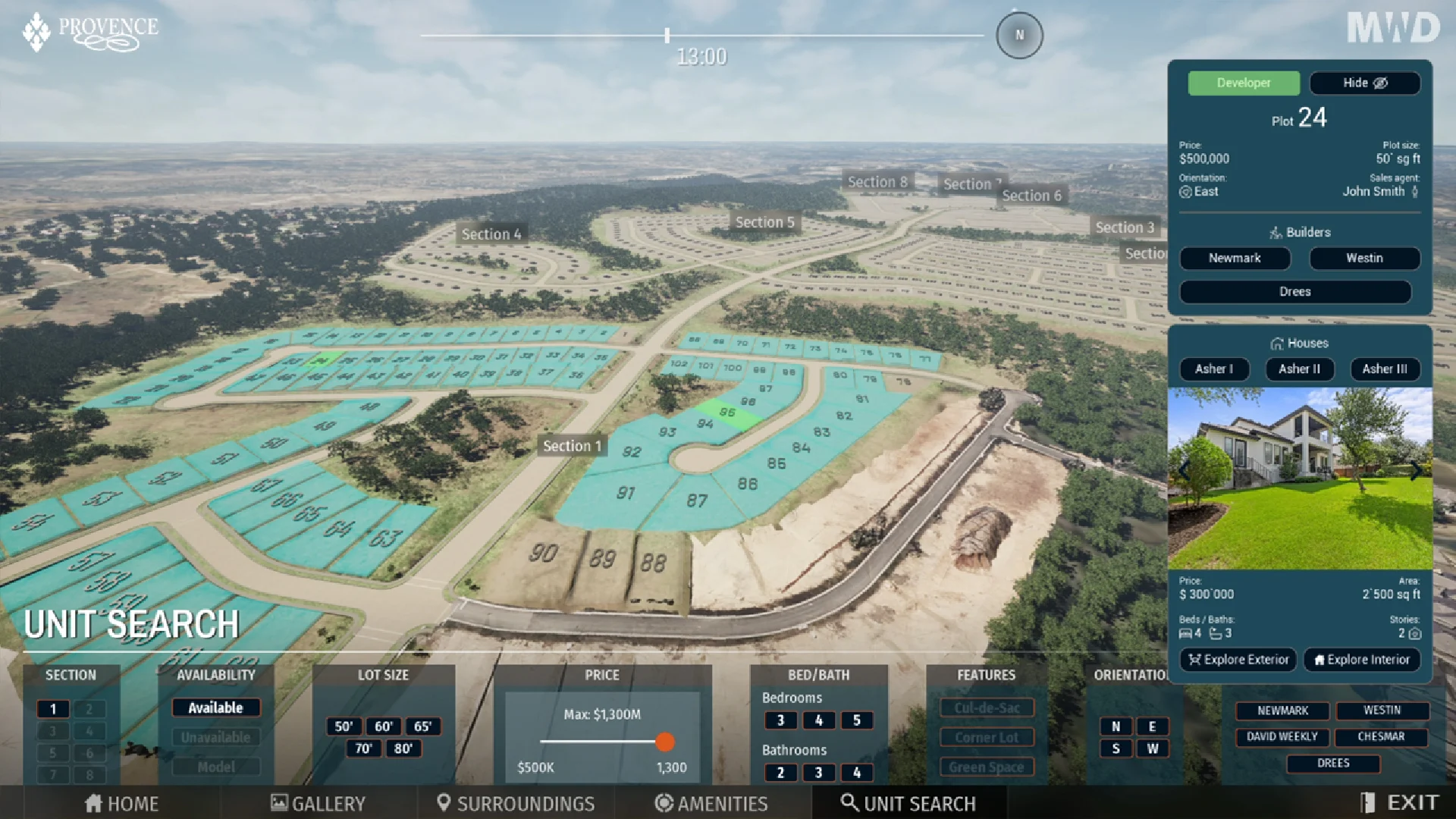Open the GALLERY section
The height and width of the screenshot is (819, 1456).
tap(318, 803)
